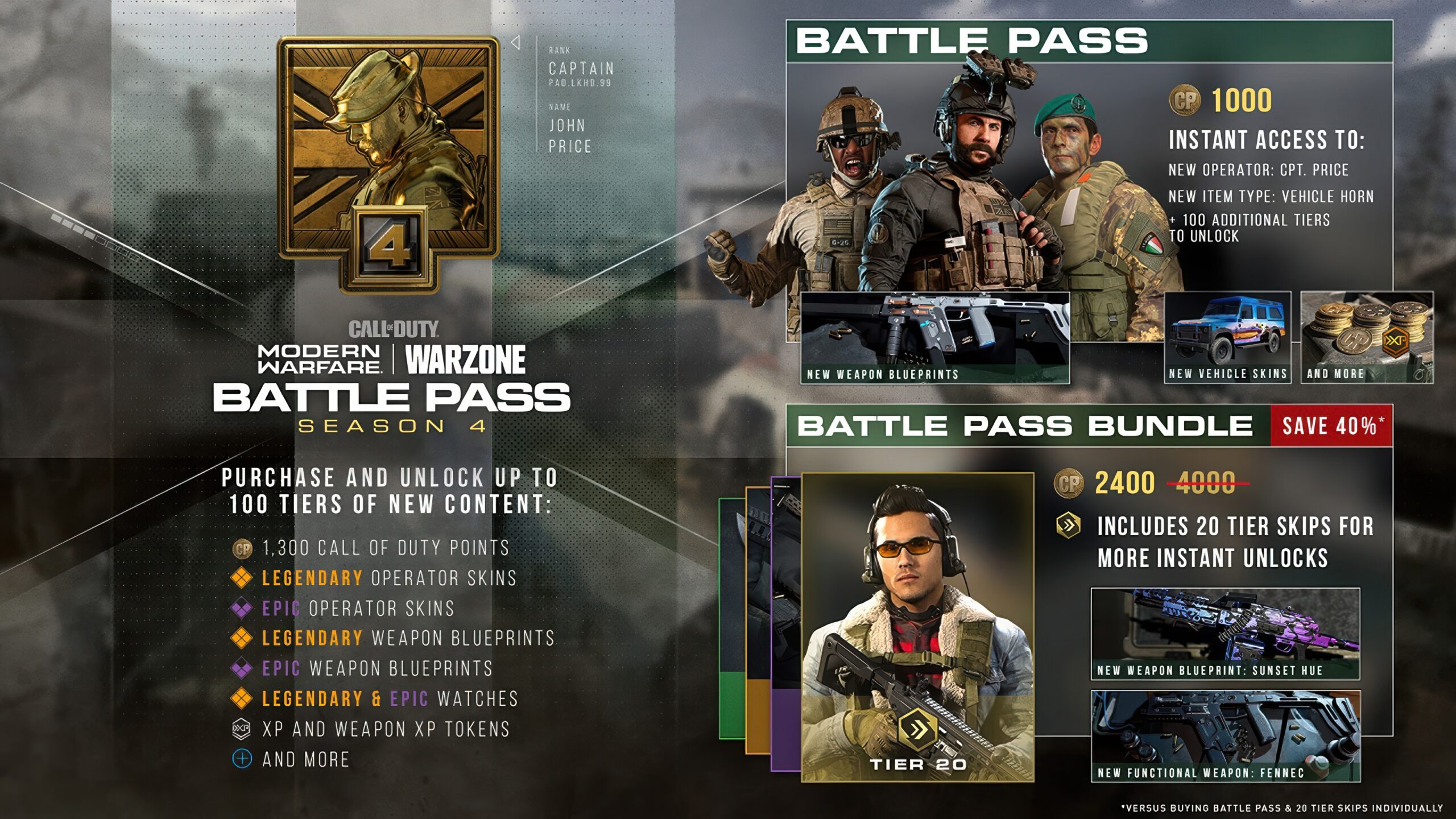This screenshot has height=819, width=1456.
Task: Choose the Tier 20 operator card
Action: (917, 627)
